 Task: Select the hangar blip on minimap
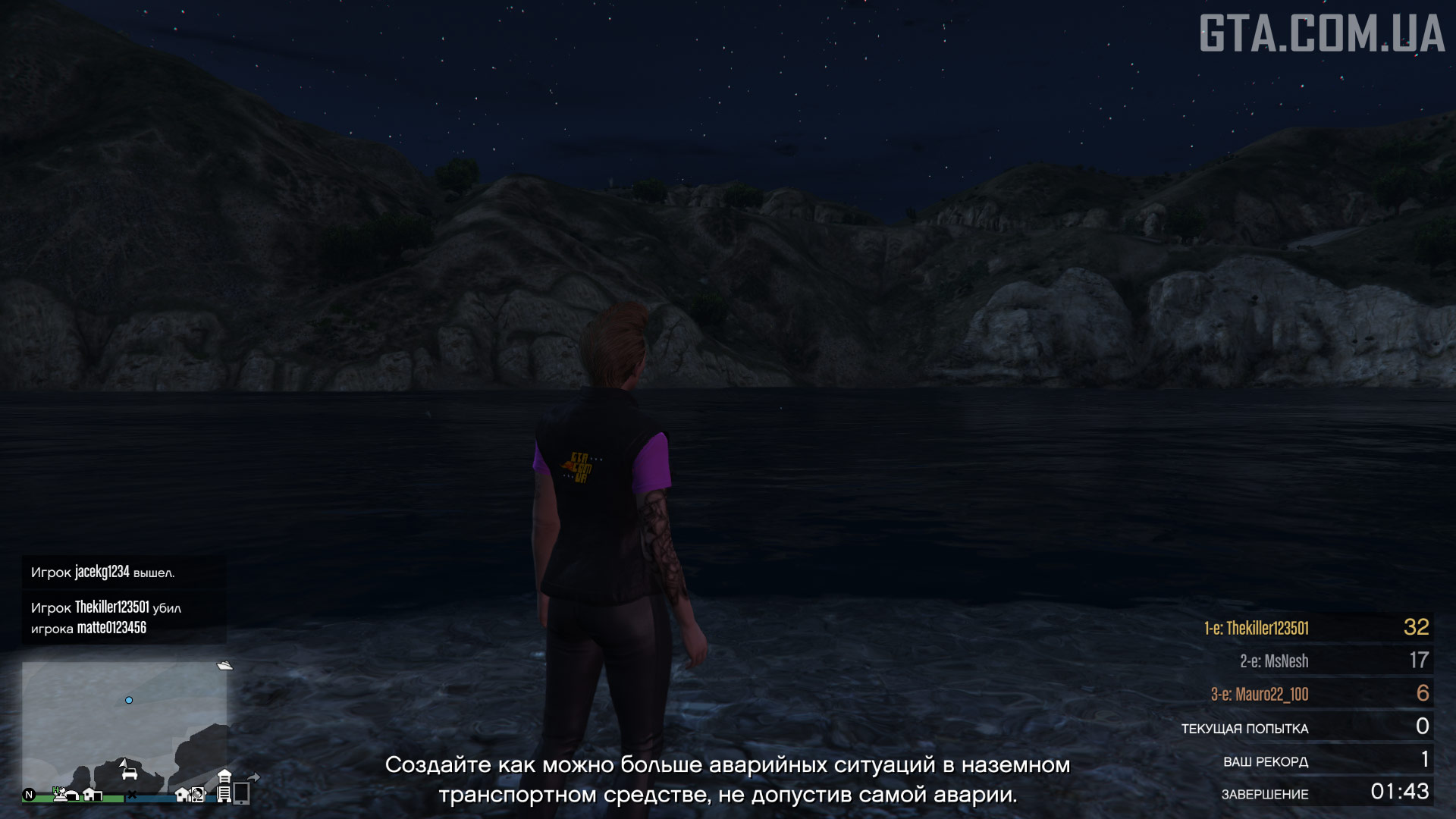coord(71,795)
